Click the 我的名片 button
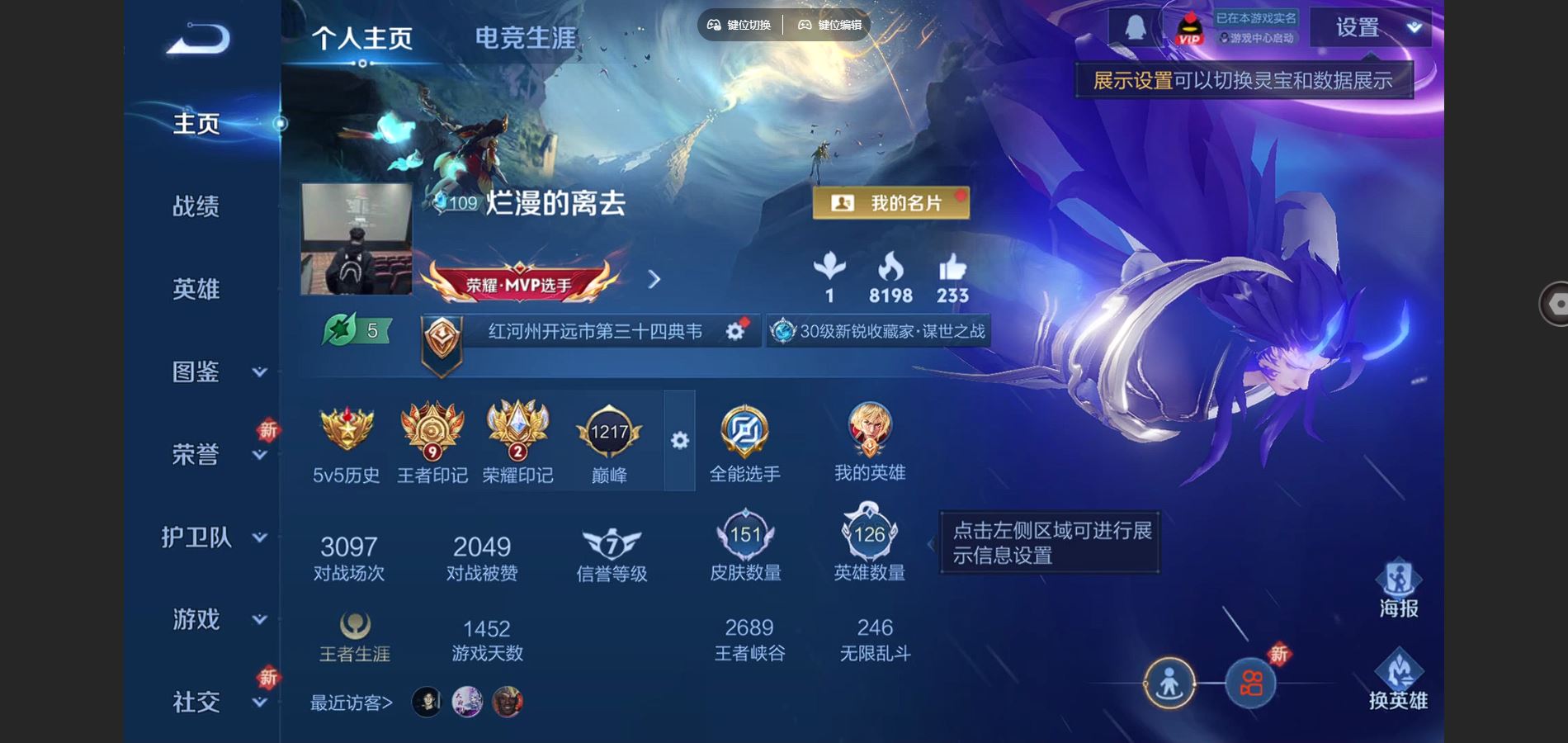The height and width of the screenshot is (743, 1568). 893,203
